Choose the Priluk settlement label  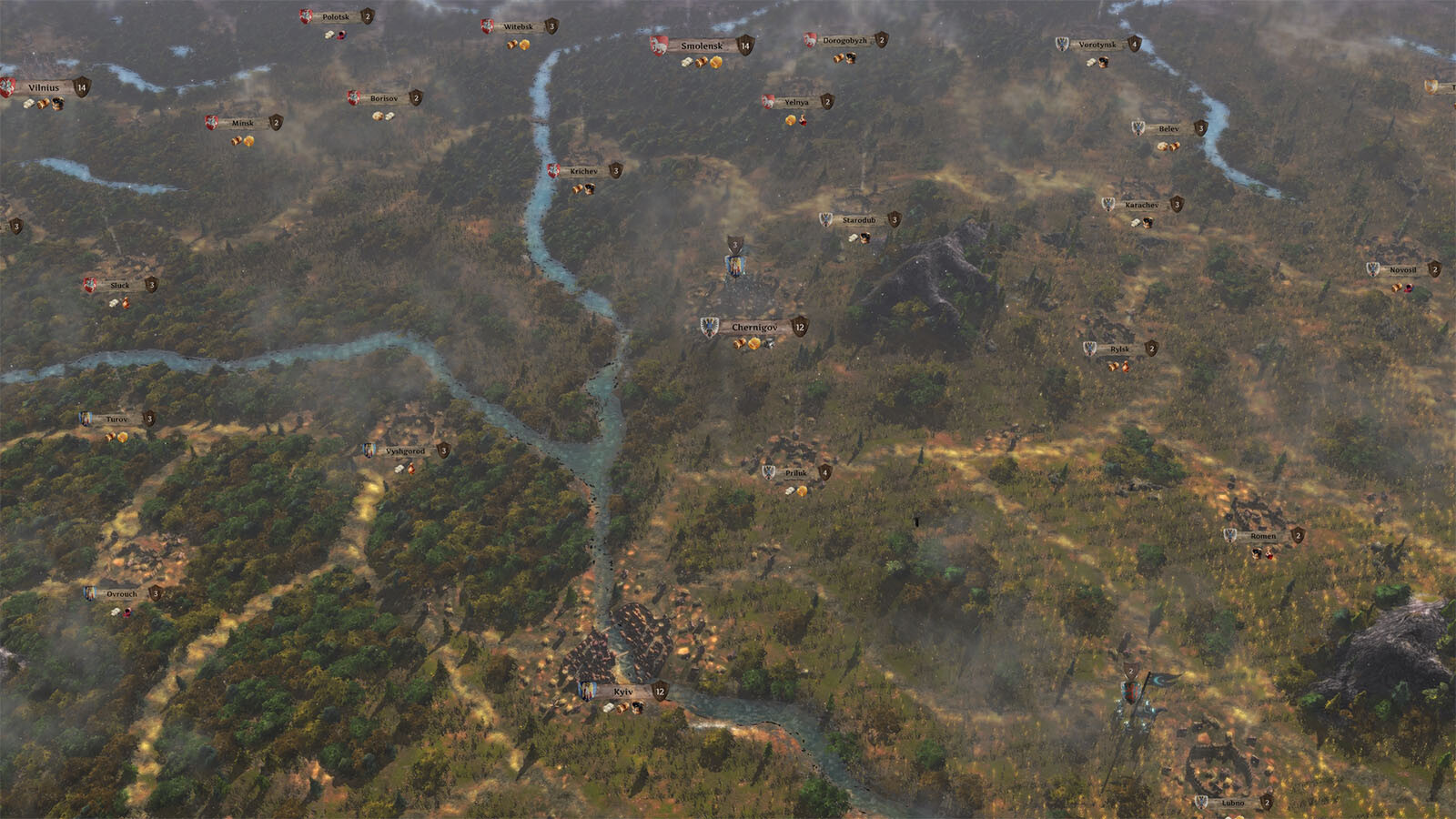[x=796, y=473]
